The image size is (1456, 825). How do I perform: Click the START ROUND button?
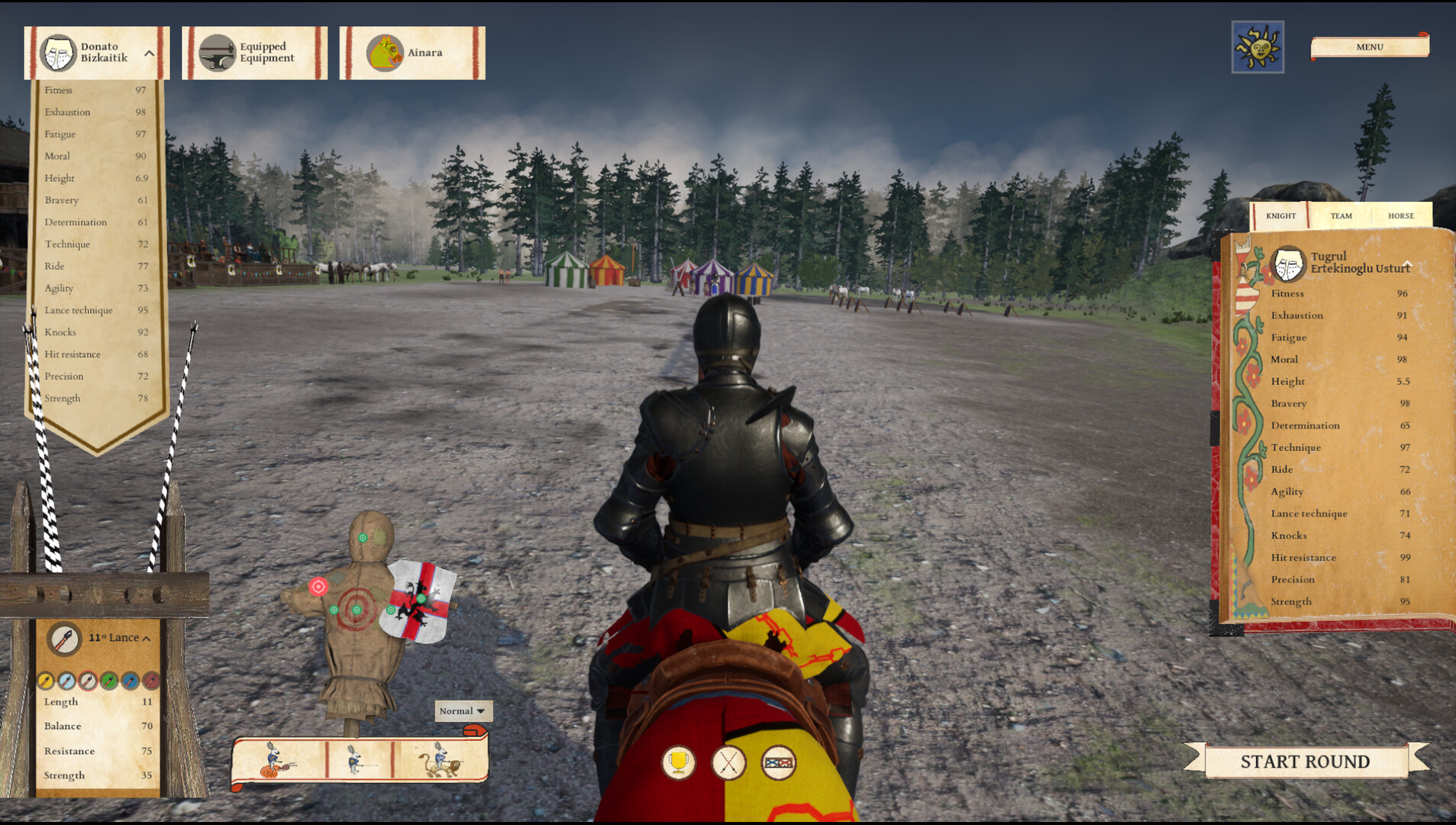tap(1304, 761)
